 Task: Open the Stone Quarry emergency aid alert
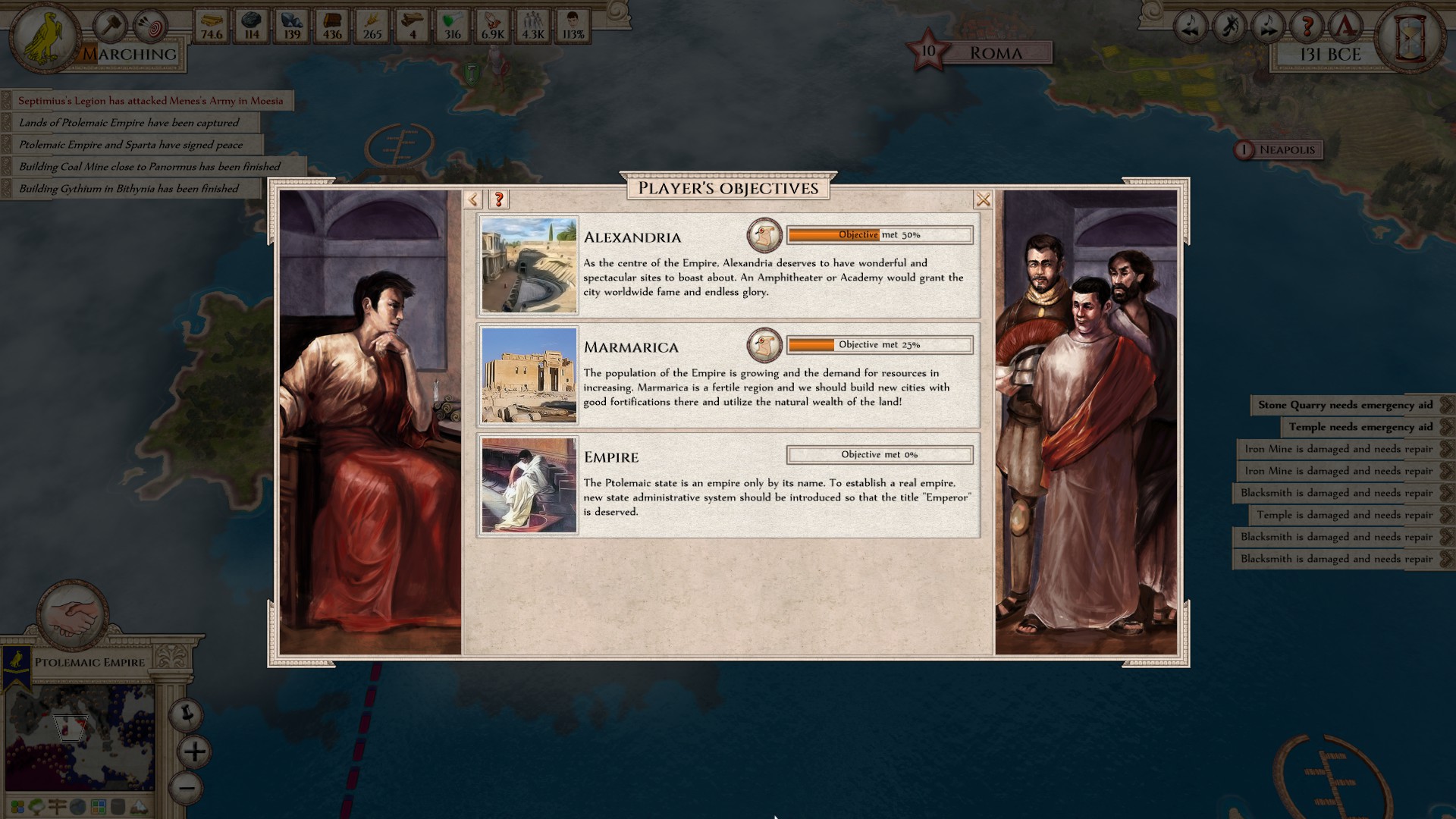[x=1346, y=405]
